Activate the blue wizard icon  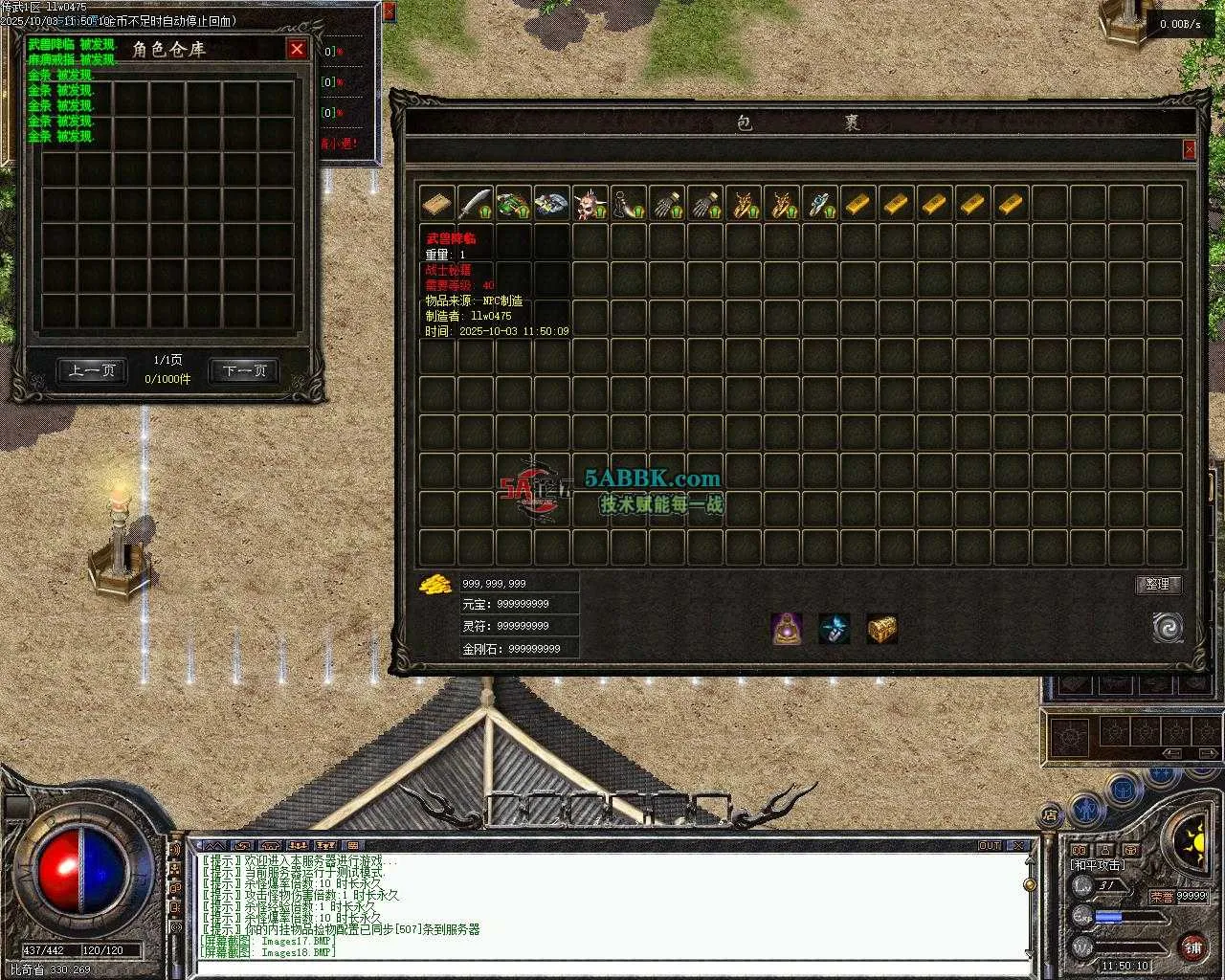835,629
